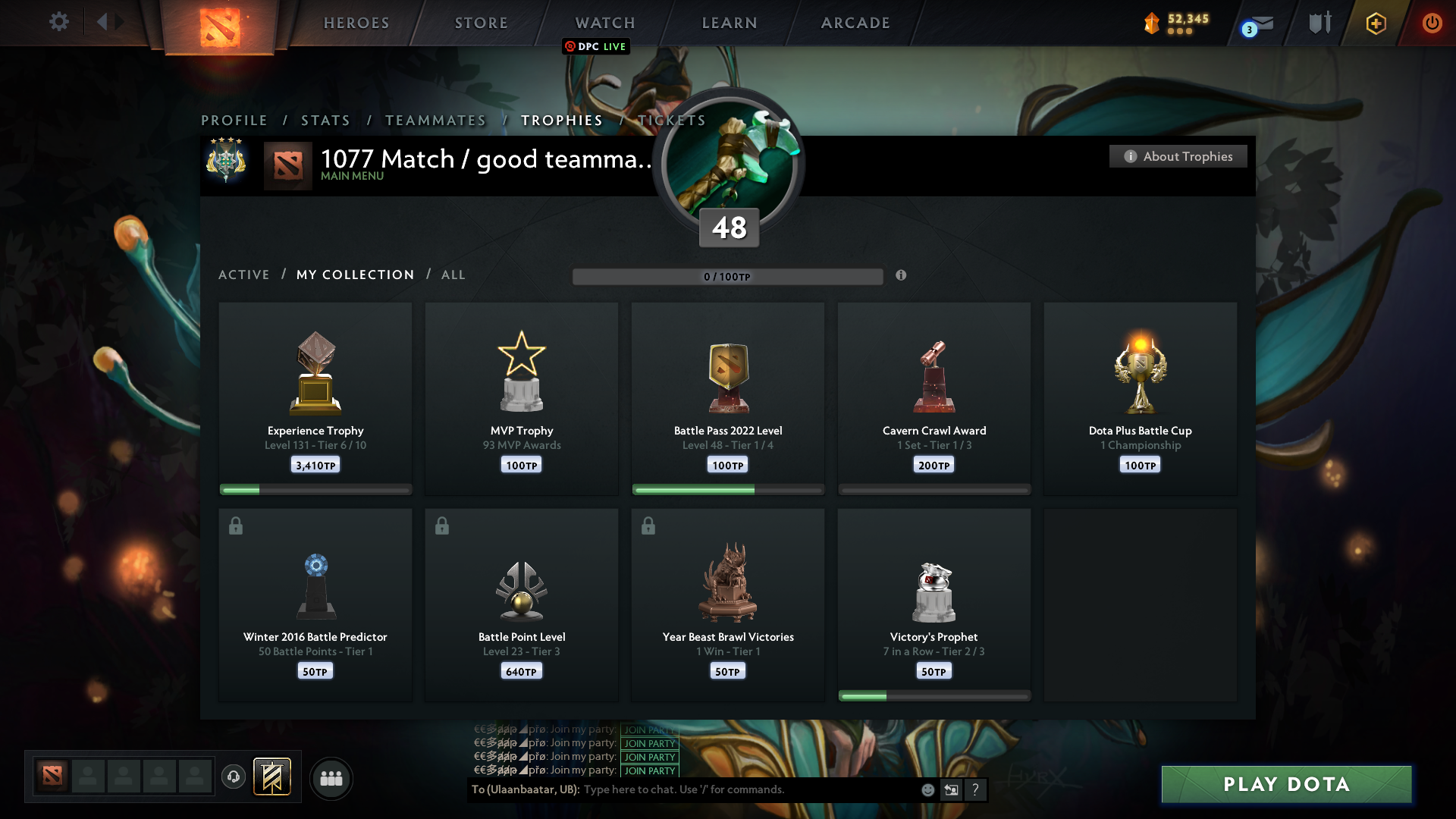The image size is (1456, 819).
Task: Click the info icon beside the TP bar
Action: [902, 276]
